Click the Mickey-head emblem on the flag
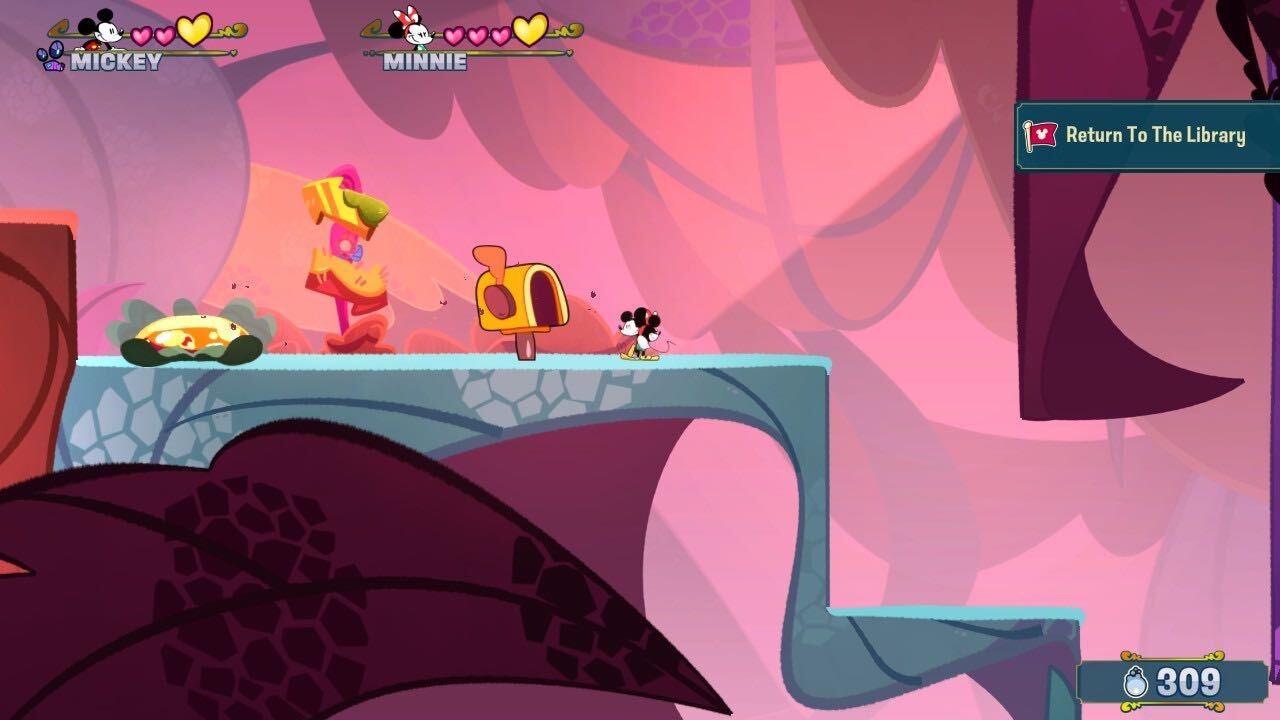Viewport: 1280px width, 720px height. 1043,134
